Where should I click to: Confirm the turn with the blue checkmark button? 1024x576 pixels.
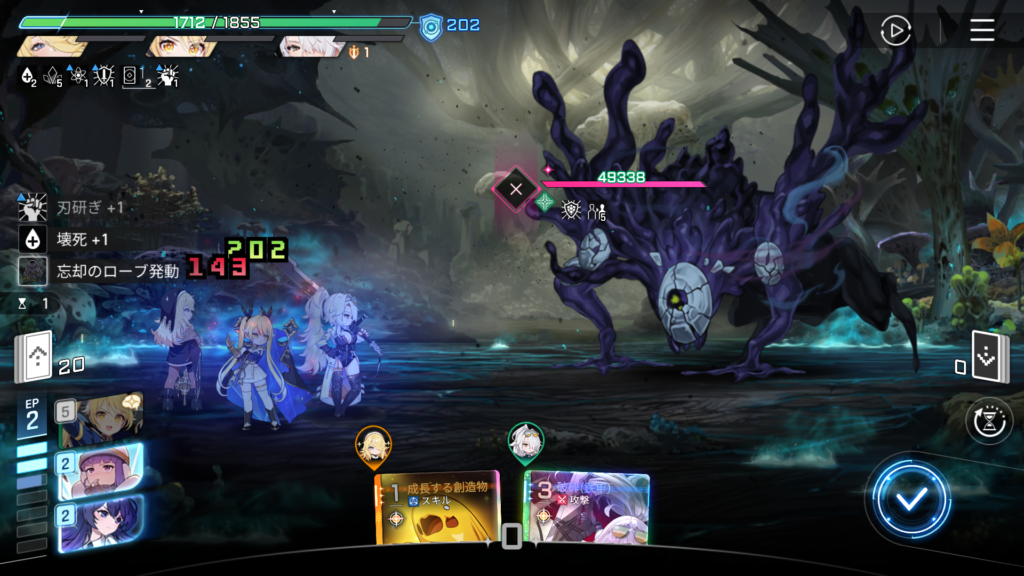(909, 500)
